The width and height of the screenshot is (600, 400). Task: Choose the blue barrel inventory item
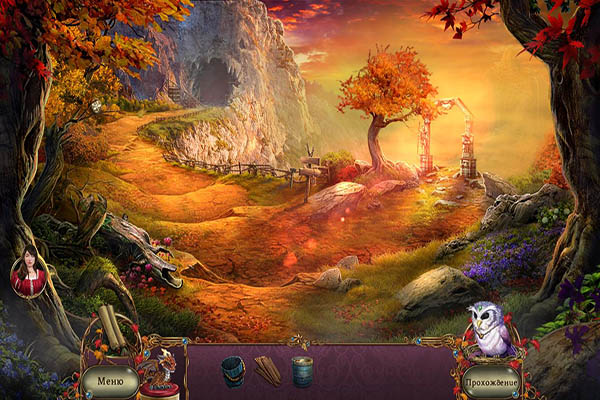[302, 372]
